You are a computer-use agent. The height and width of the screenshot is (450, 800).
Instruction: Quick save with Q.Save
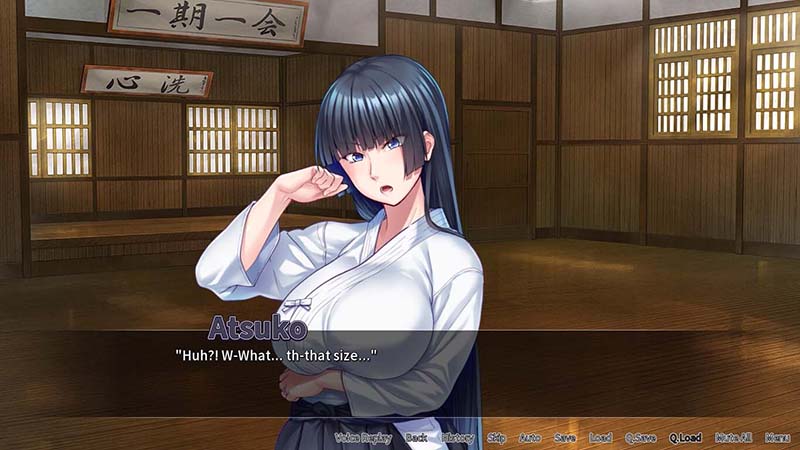(640, 438)
